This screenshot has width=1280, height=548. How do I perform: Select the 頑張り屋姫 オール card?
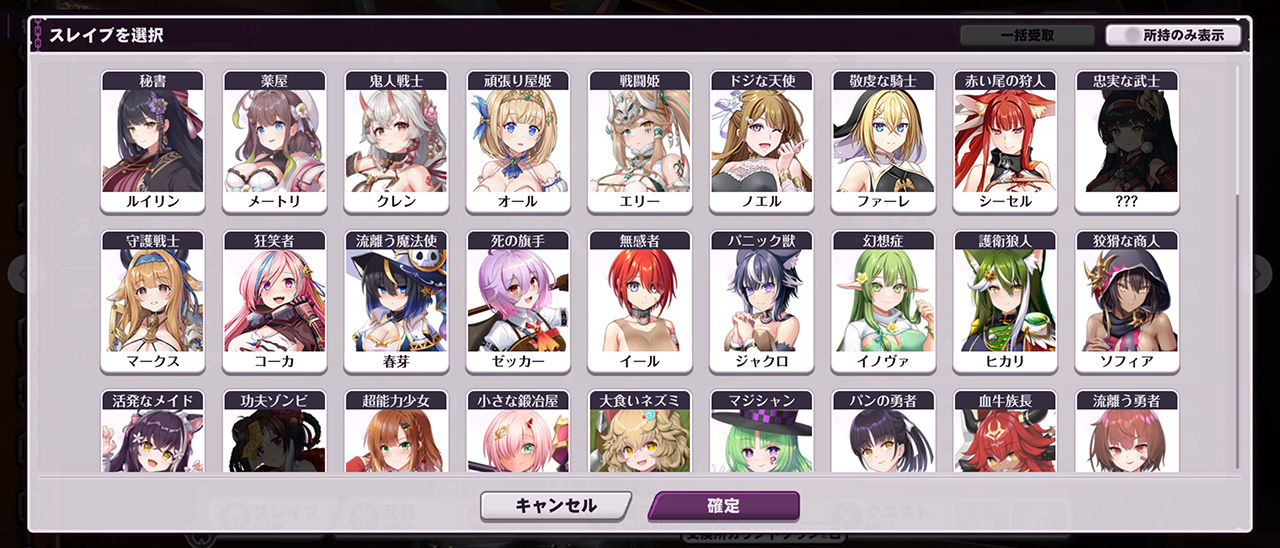point(518,141)
